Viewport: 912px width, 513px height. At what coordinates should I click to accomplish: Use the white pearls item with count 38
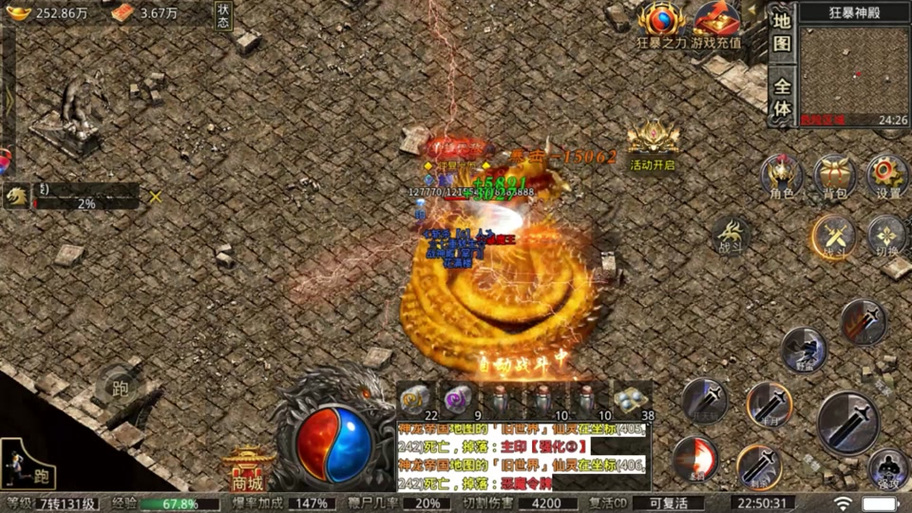pyautogui.click(x=631, y=398)
